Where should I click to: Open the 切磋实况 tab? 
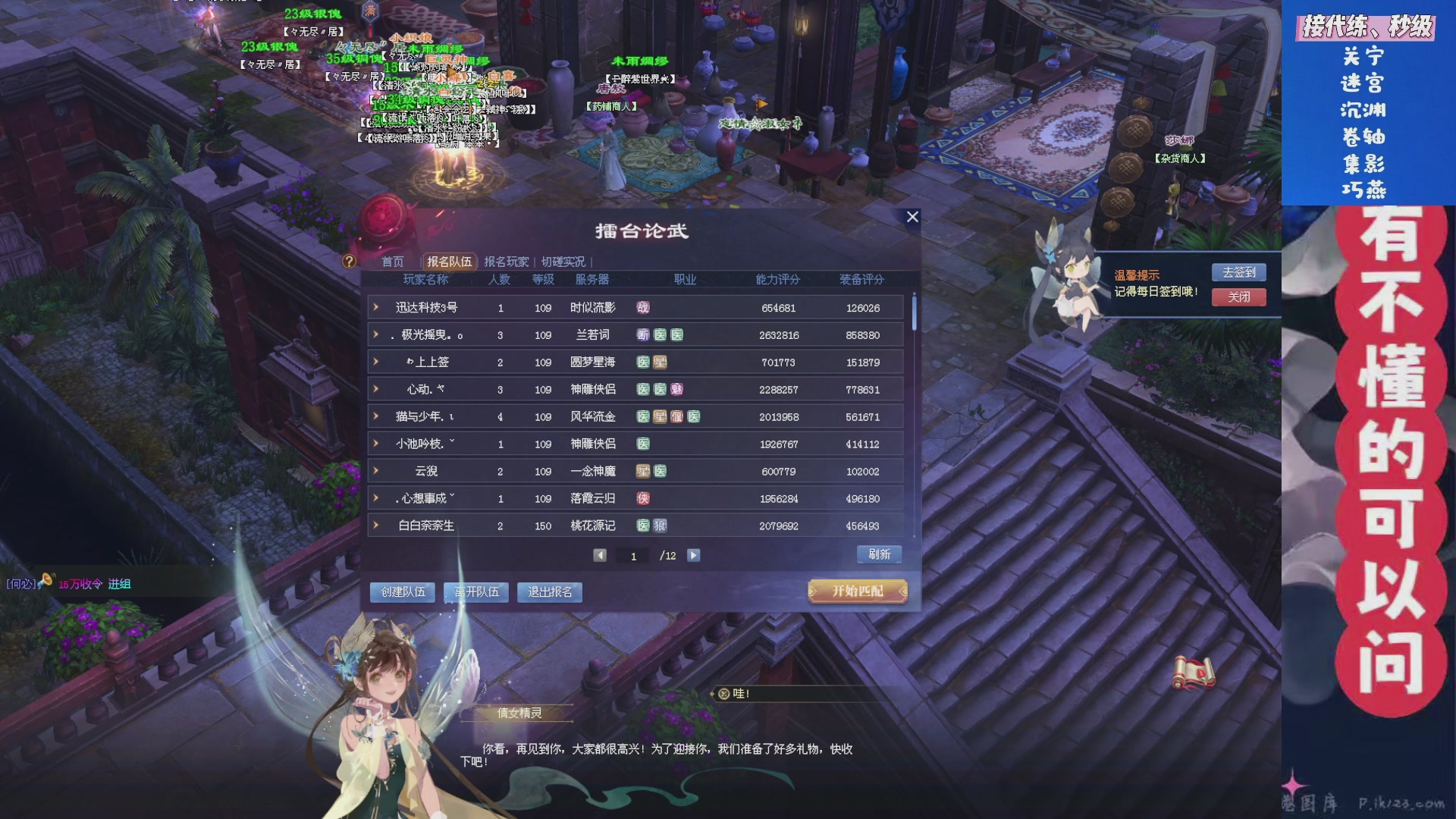(x=566, y=261)
